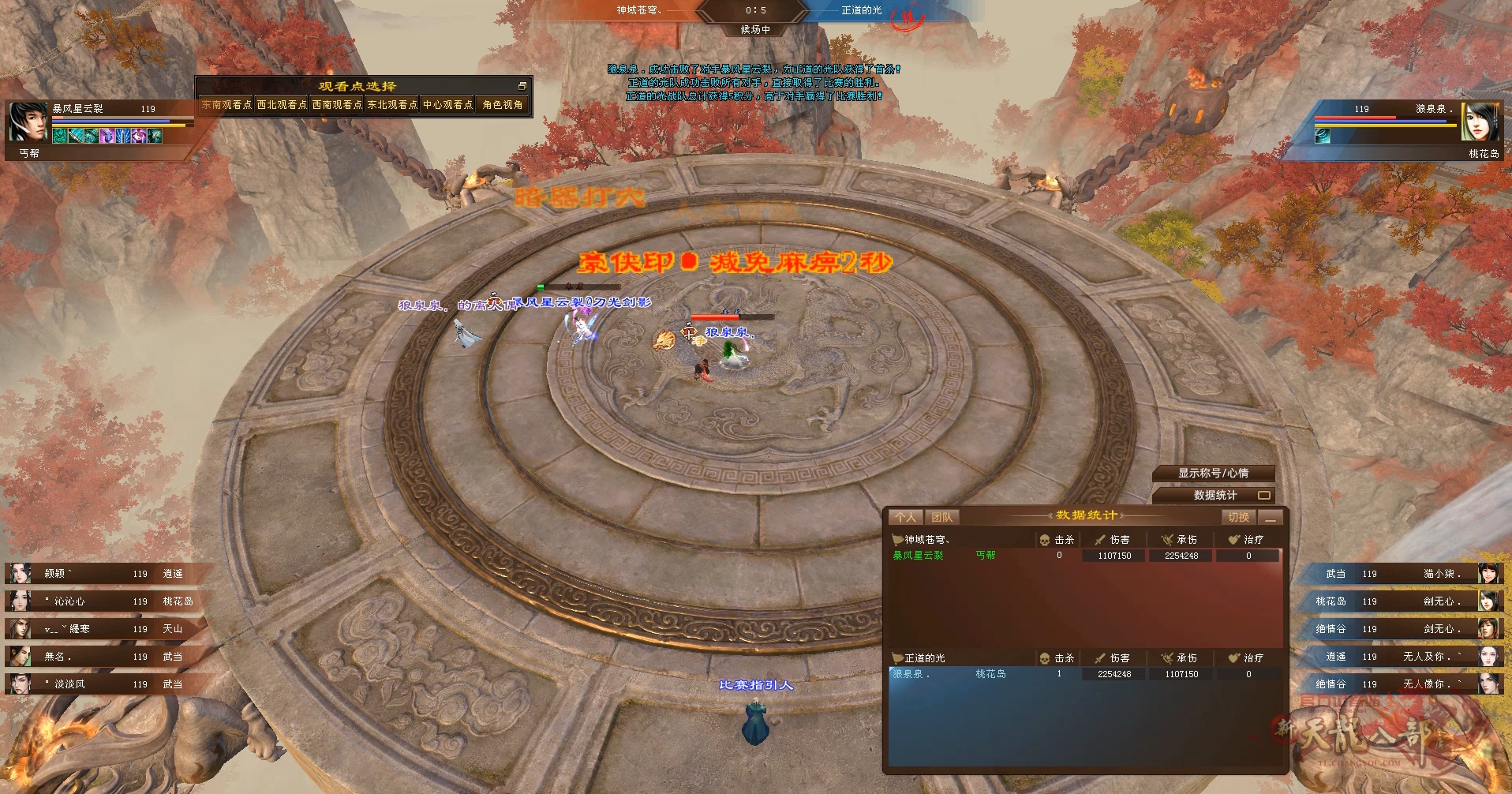The height and width of the screenshot is (794, 1512).
Task: Open the 个人 statistics tab
Action: 905,517
